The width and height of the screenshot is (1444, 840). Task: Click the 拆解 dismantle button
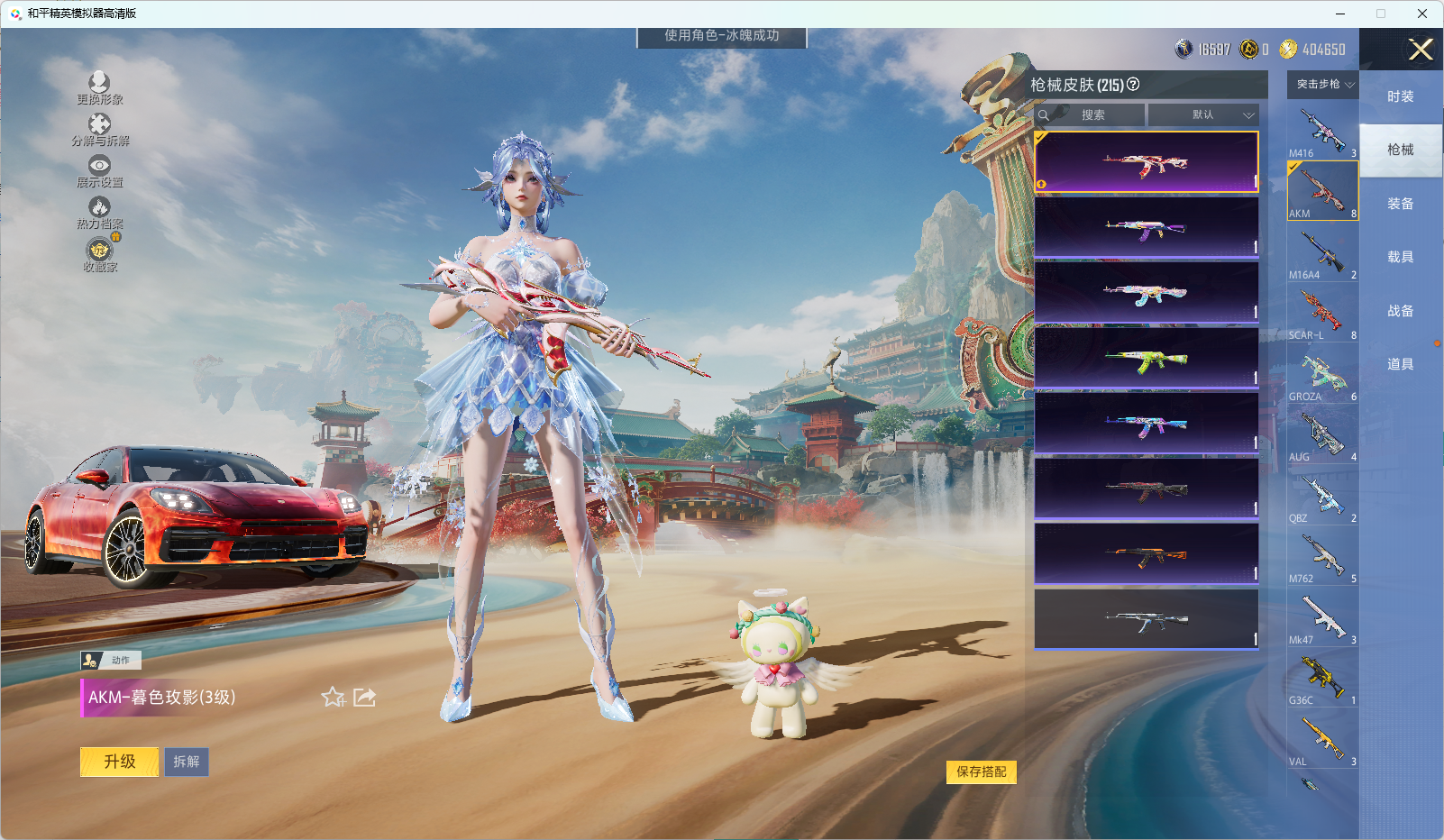[x=187, y=762]
